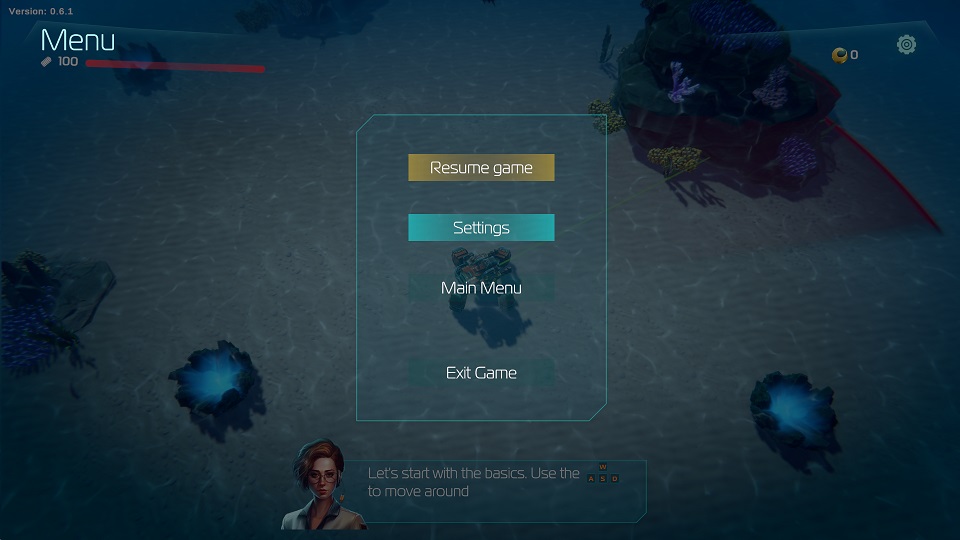The image size is (960, 540).
Task: Open the Settings menu
Action: tap(481, 228)
